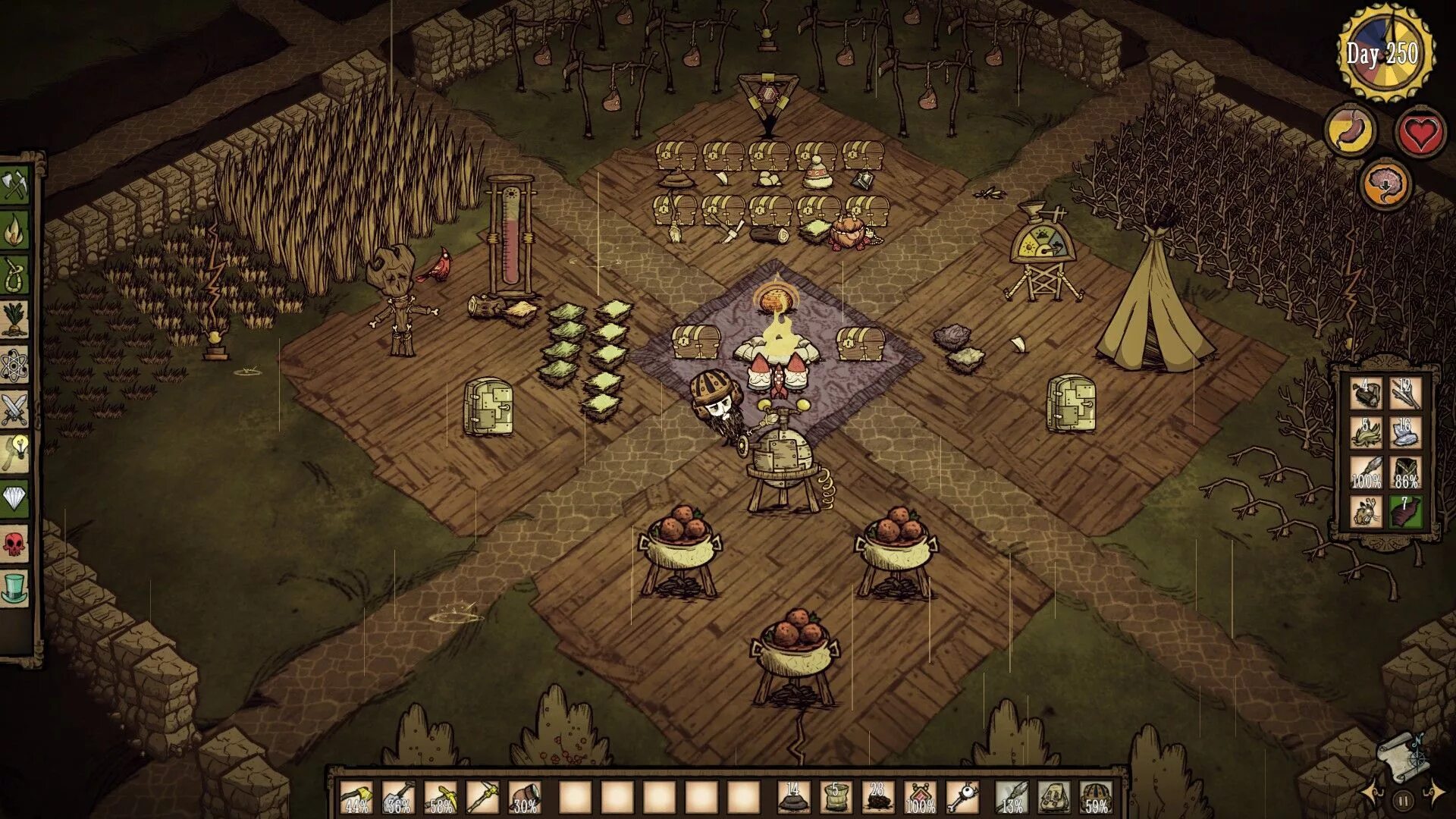Open the Tools crafting tab
The image size is (1456, 819).
click(x=15, y=186)
